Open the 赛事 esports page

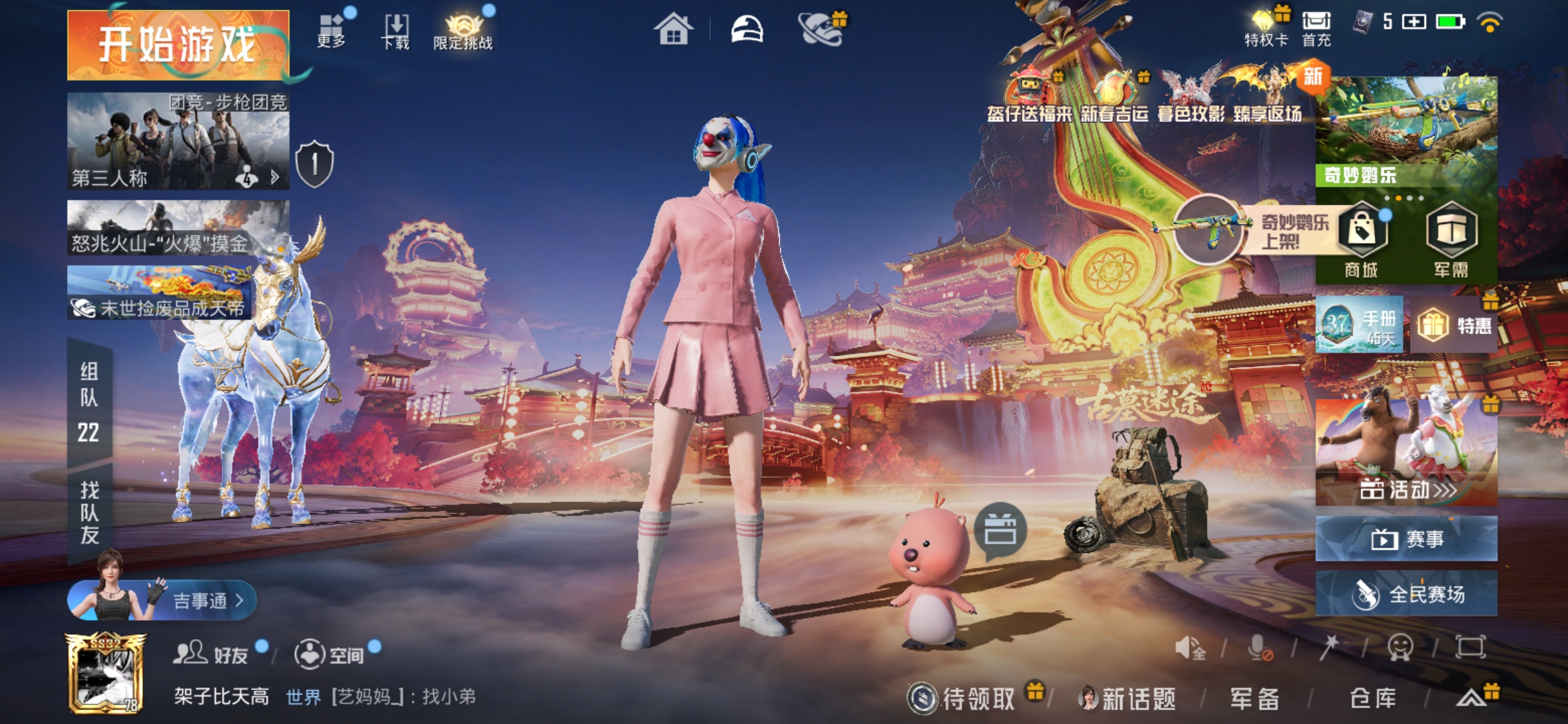click(1407, 538)
